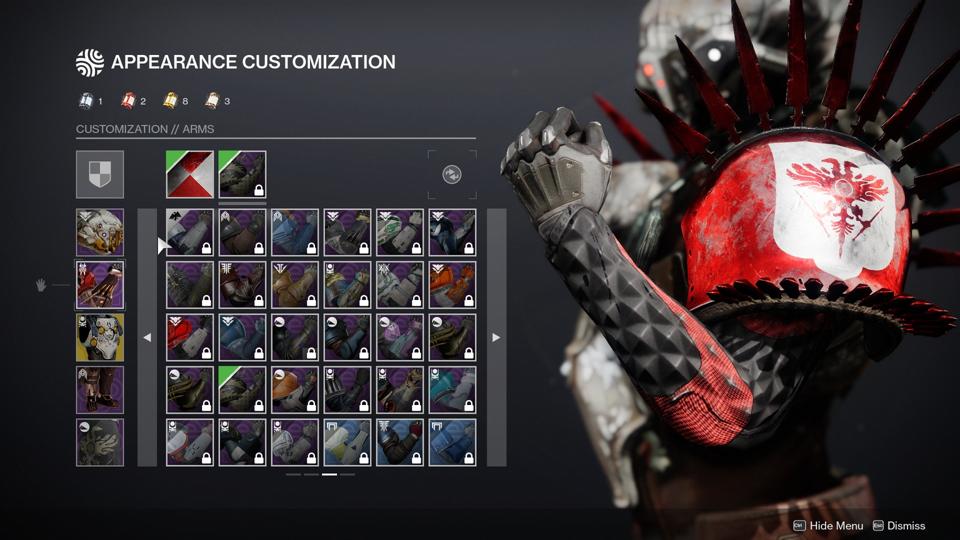Show the next page of arm ornaments

point(496,338)
